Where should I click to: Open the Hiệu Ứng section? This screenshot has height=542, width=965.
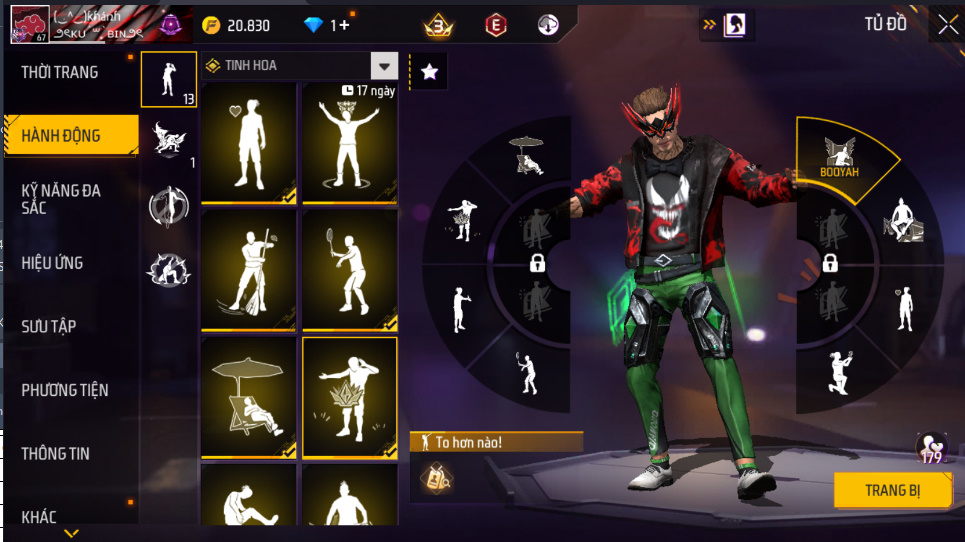click(x=52, y=263)
